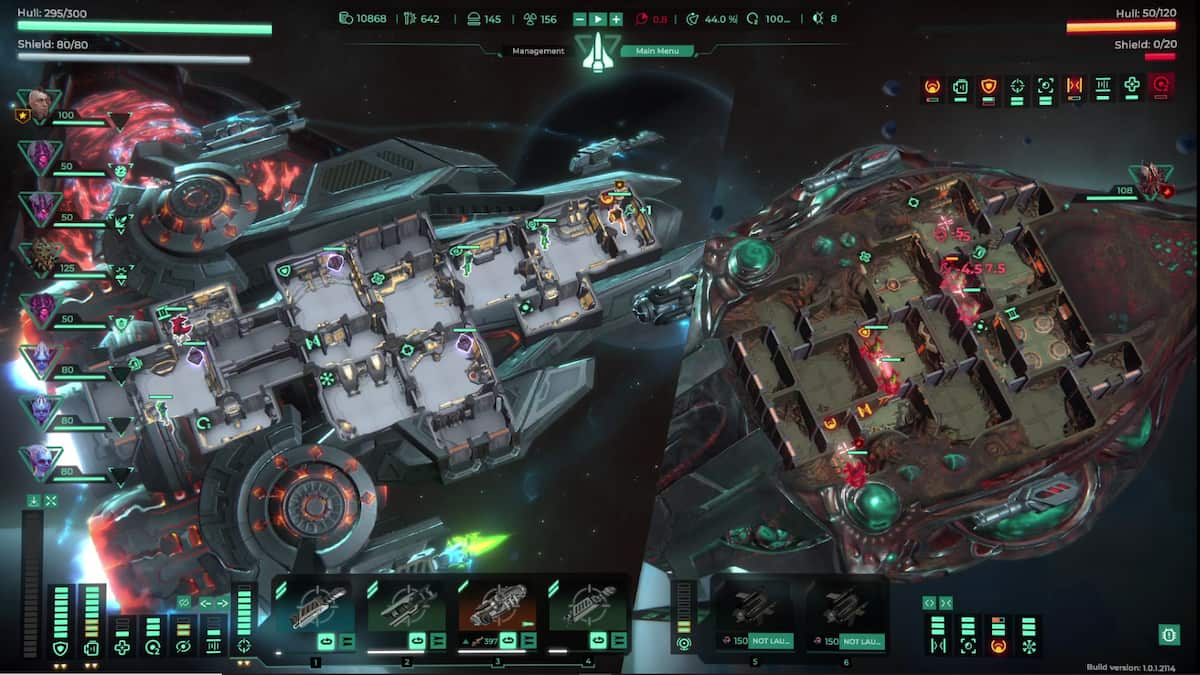Select weapon slot 1
1200x675 pixels.
[x=315, y=607]
